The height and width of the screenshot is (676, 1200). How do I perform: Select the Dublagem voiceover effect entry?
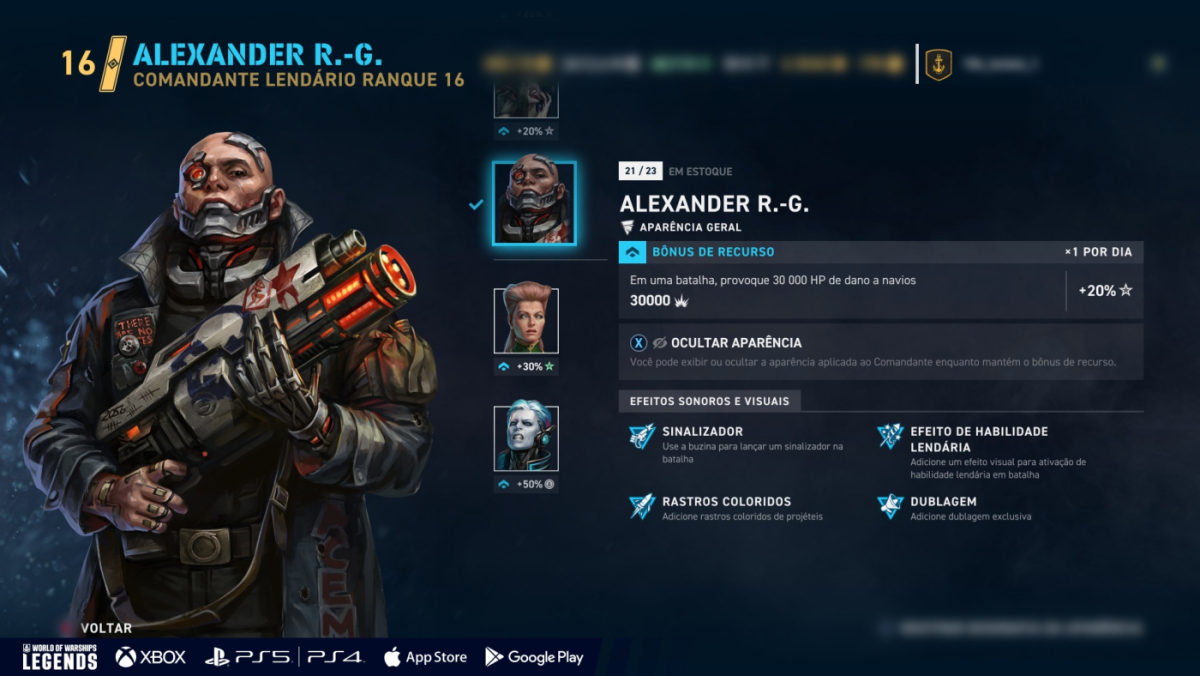945,501
